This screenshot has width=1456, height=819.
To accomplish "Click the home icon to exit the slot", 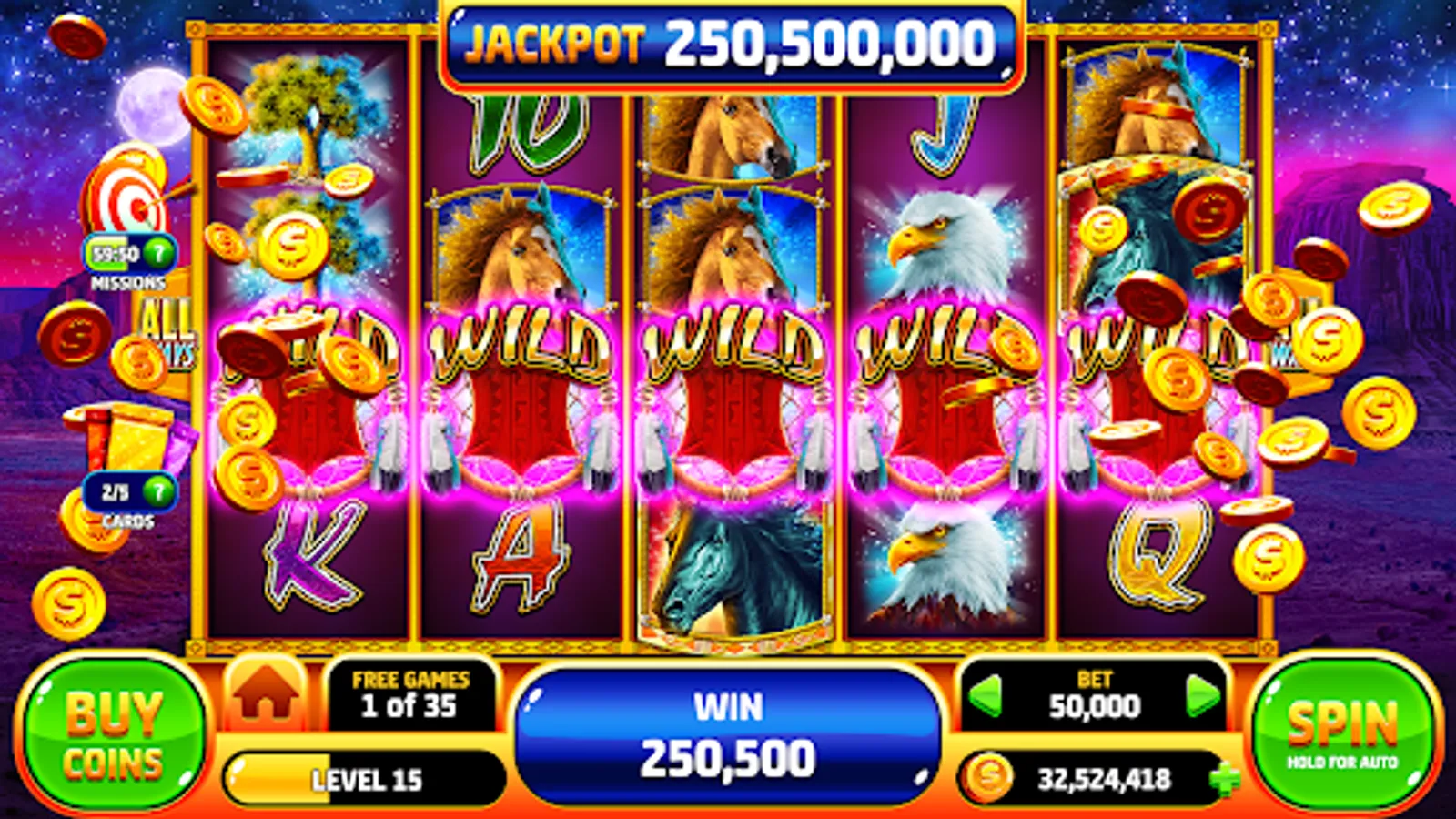I will coord(265,700).
